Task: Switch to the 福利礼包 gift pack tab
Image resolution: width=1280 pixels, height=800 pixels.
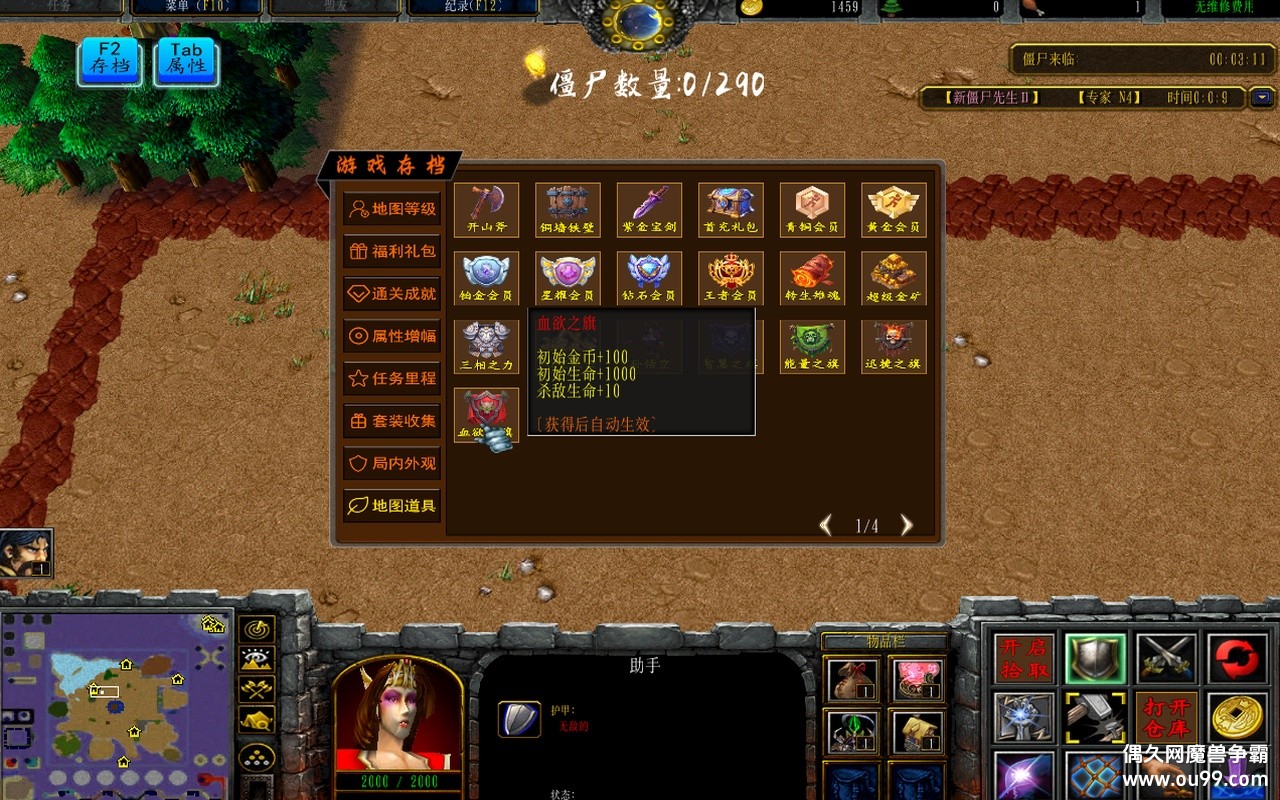Action: pyautogui.click(x=392, y=251)
